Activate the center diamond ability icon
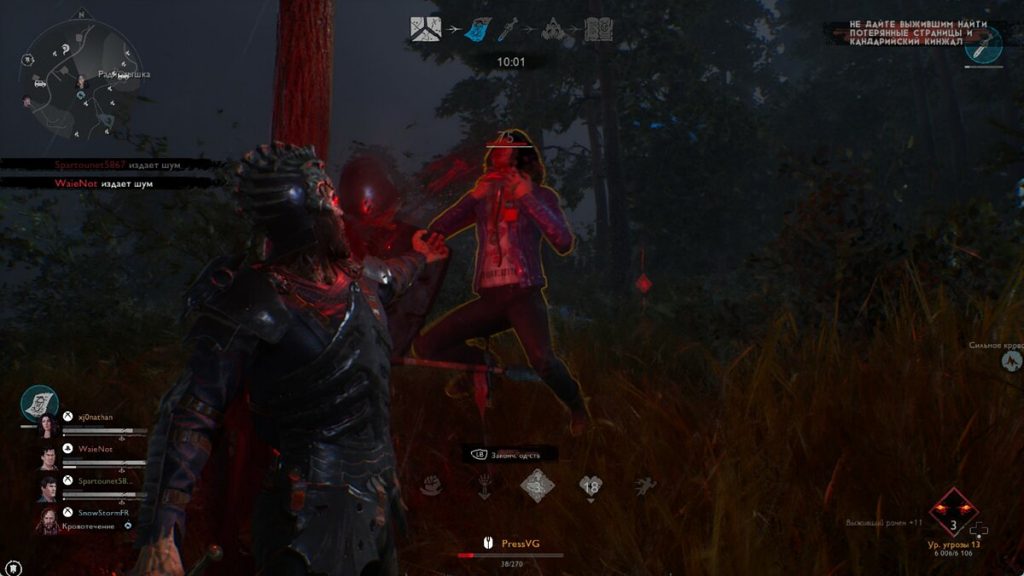 click(537, 486)
